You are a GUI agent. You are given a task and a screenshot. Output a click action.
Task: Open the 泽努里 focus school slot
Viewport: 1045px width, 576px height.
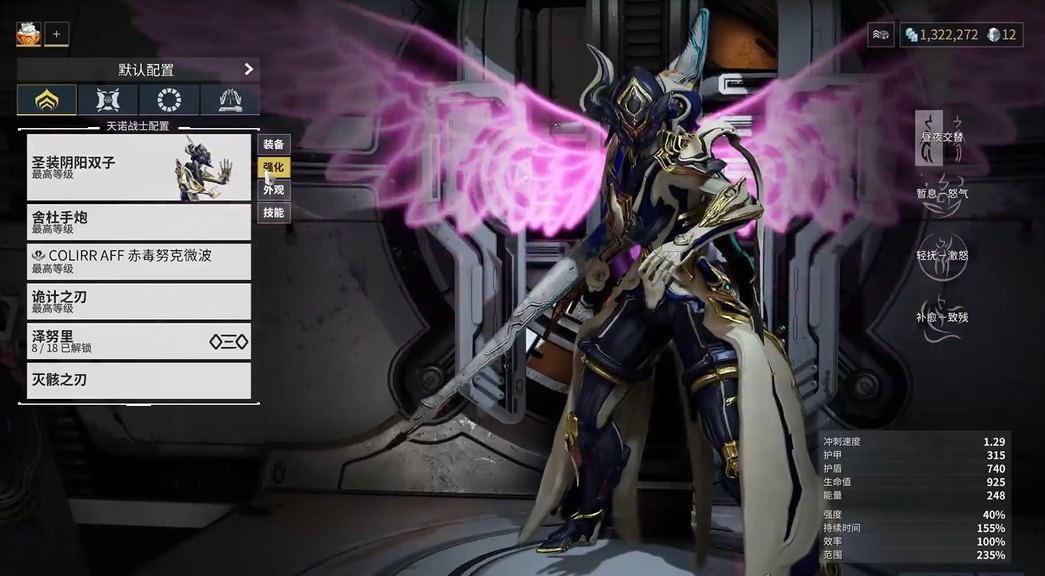[138, 341]
